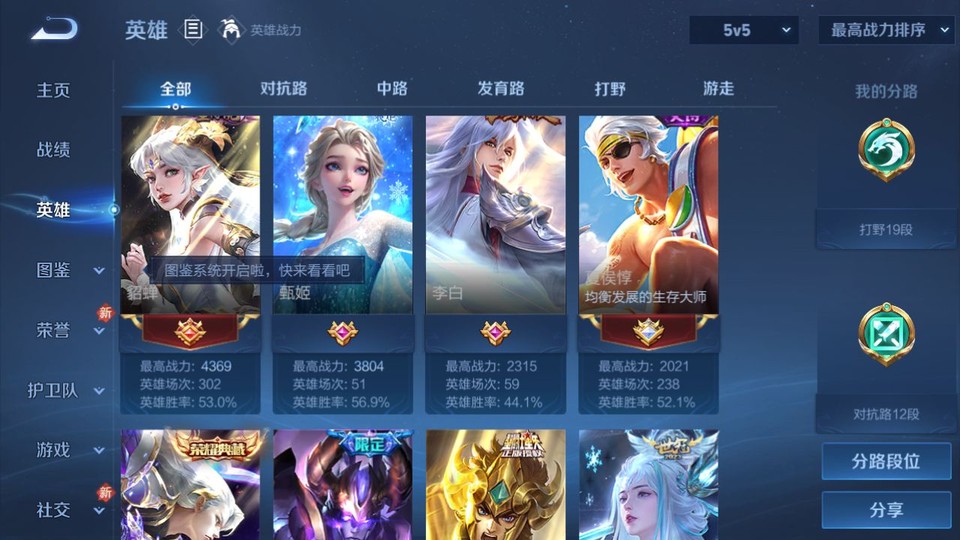Open the 最高战力排序 sort dropdown
The image size is (960, 540).
click(x=886, y=30)
